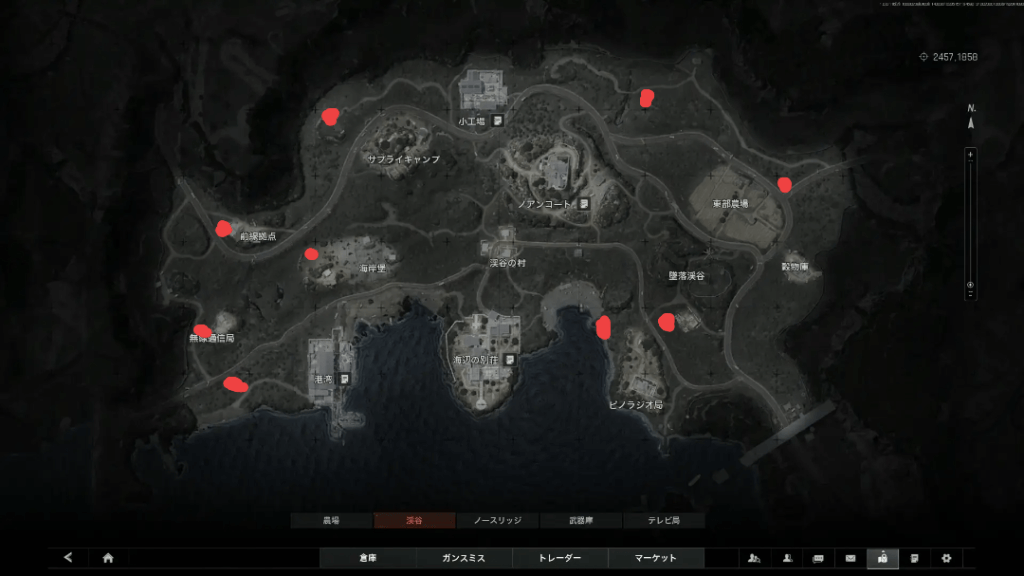The image size is (1024, 576).
Task: Select the 海辺の別荘 location label
Action: pyautogui.click(x=477, y=358)
